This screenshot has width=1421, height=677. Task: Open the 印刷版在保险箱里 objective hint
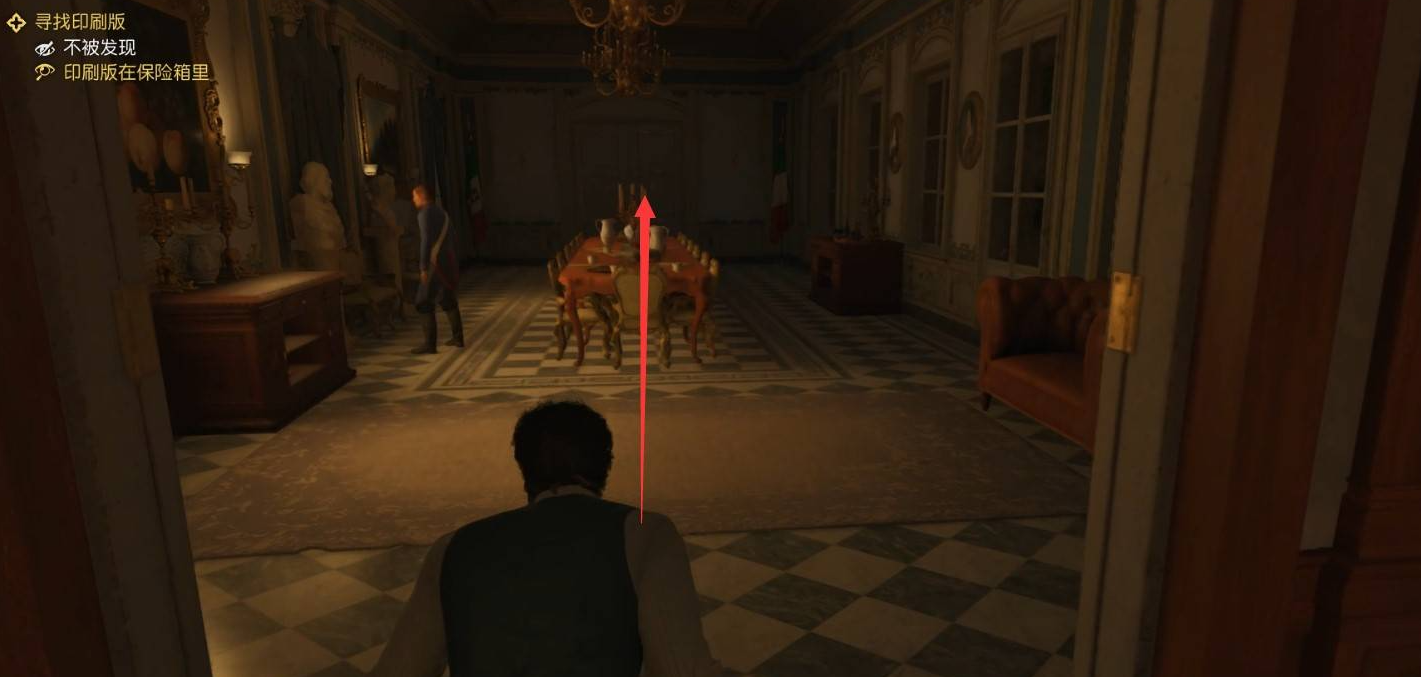(x=136, y=72)
